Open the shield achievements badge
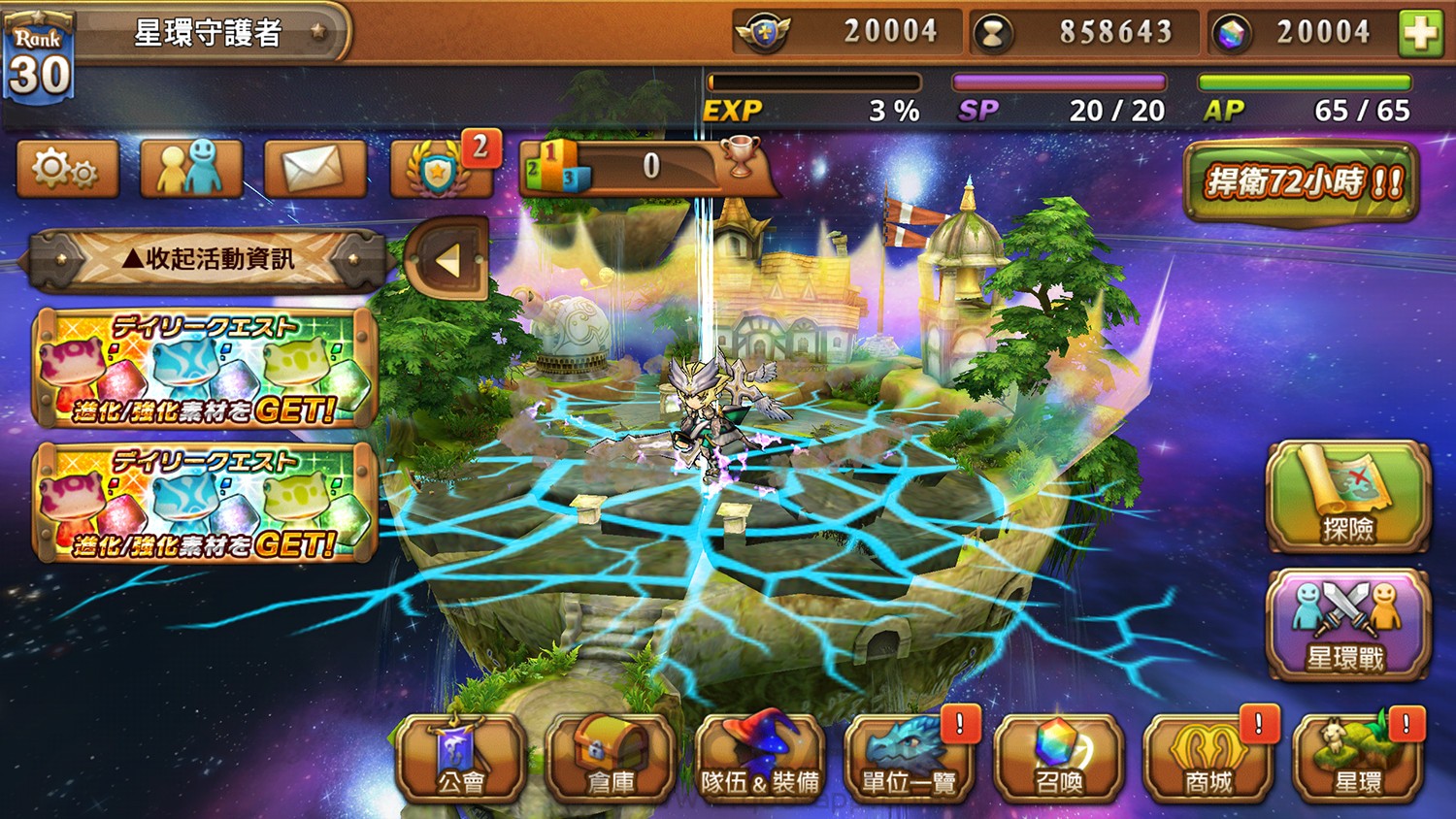This screenshot has width=1456, height=819. (x=441, y=169)
